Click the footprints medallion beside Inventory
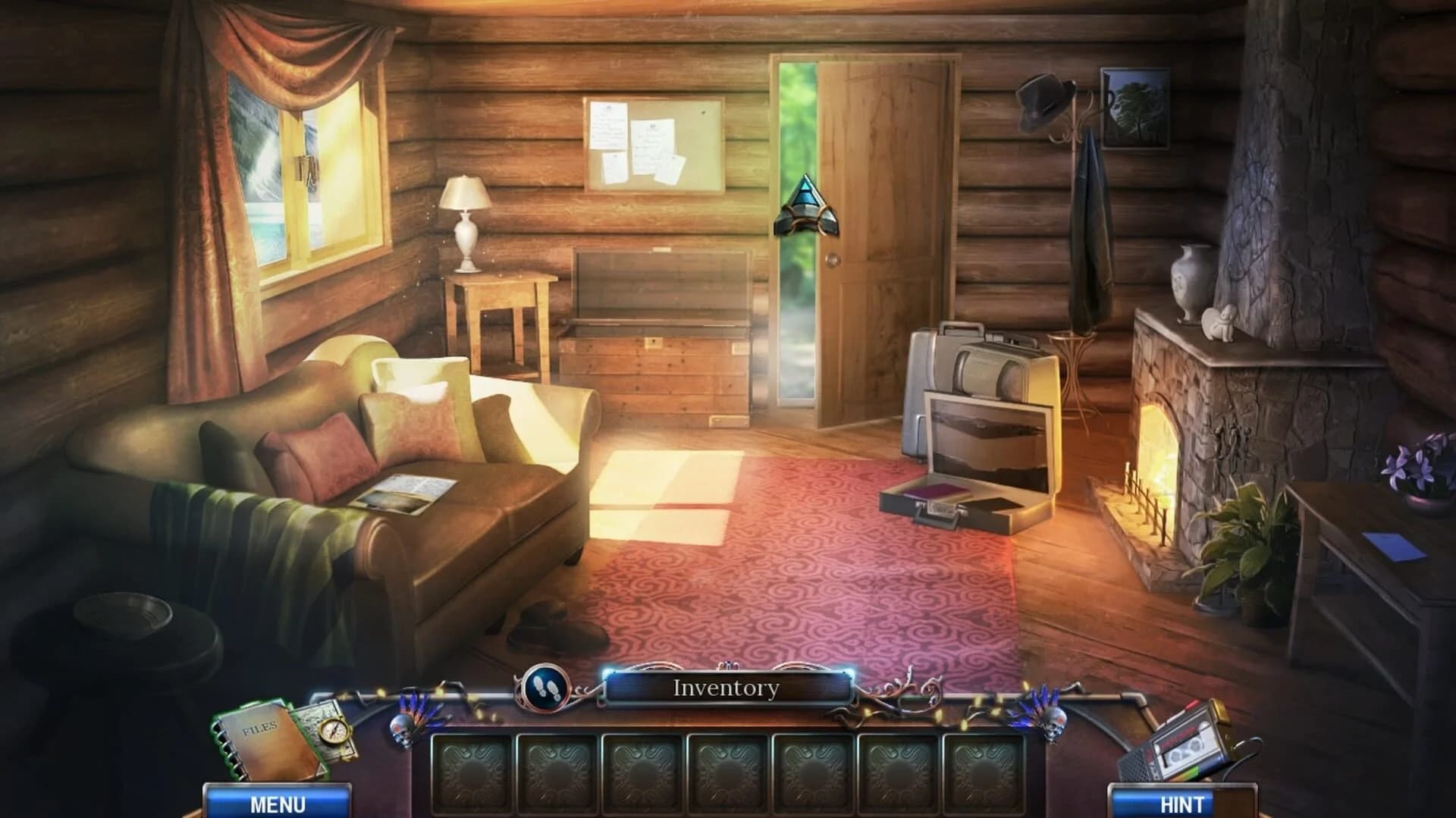The height and width of the screenshot is (818, 1456). [x=548, y=688]
